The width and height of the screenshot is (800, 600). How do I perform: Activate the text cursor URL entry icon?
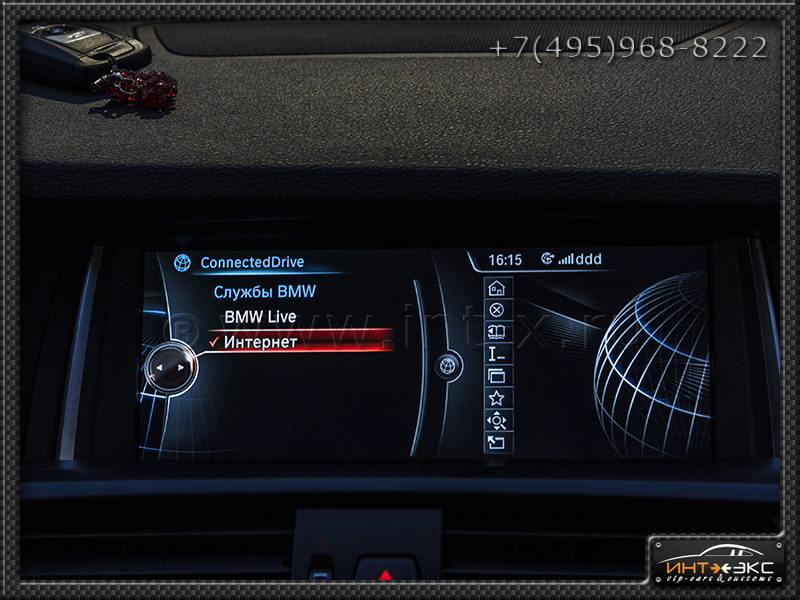click(496, 354)
